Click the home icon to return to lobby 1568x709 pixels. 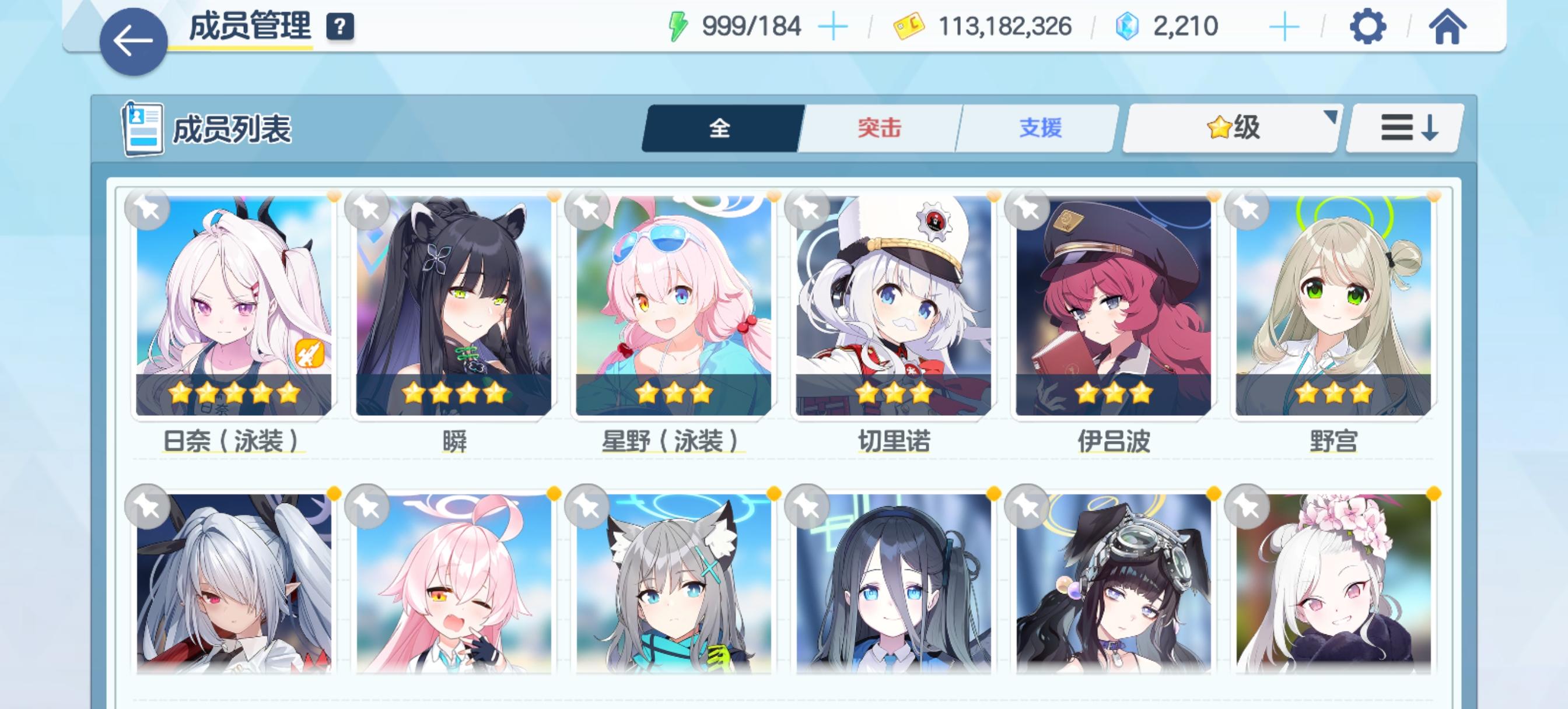click(1450, 26)
